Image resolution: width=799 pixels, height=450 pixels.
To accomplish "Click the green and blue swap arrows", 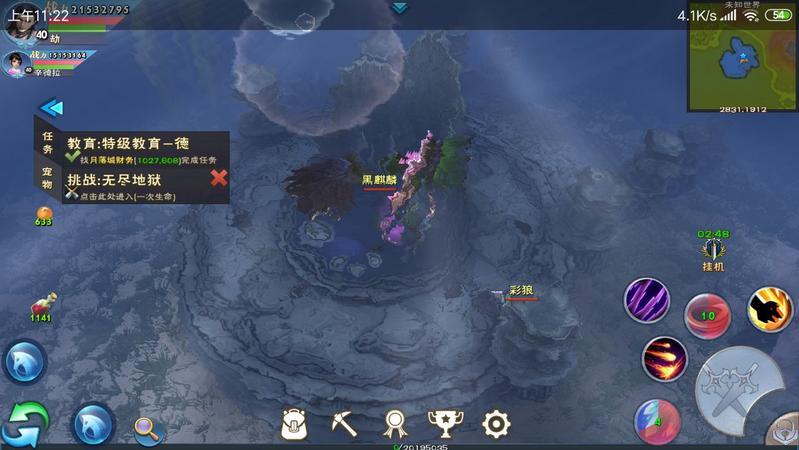I will coord(25,425).
